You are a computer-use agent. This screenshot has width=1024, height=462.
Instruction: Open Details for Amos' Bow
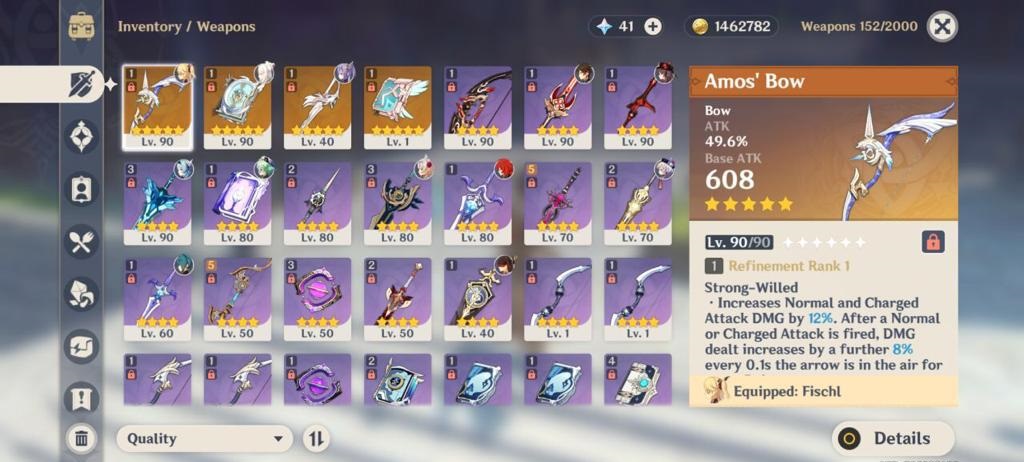pyautogui.click(x=892, y=438)
